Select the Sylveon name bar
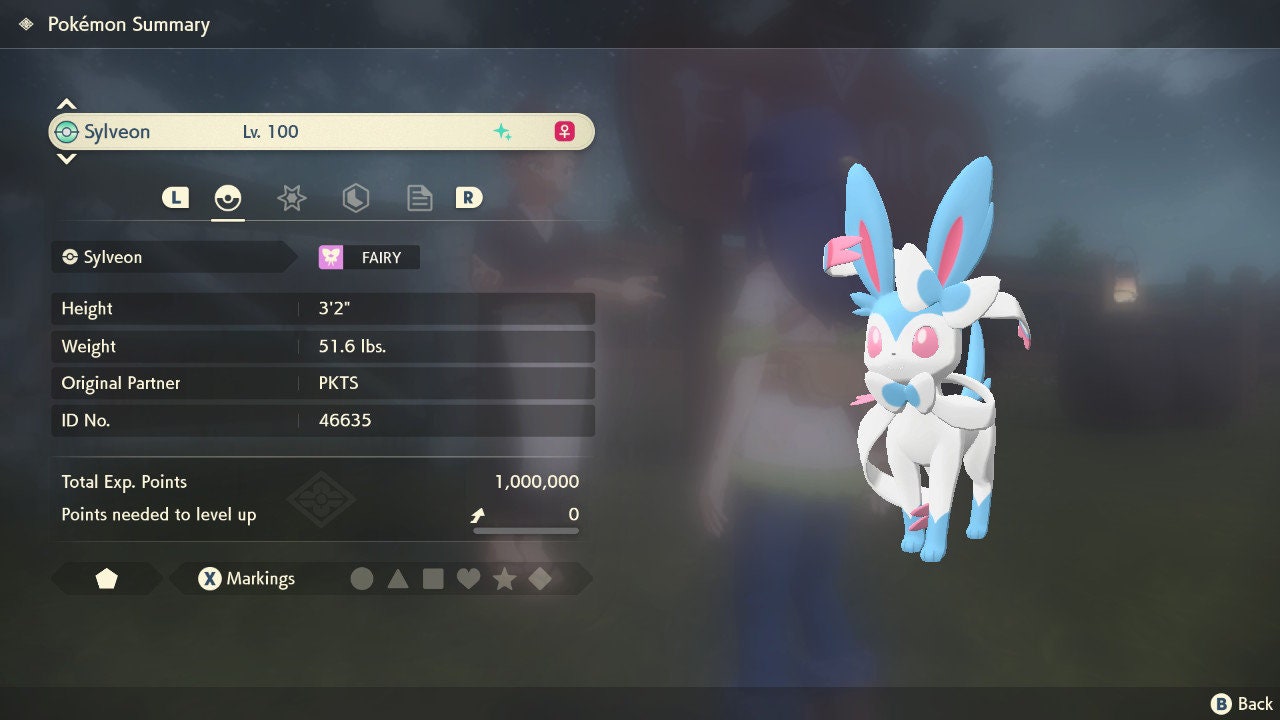The height and width of the screenshot is (720, 1280). [321, 132]
